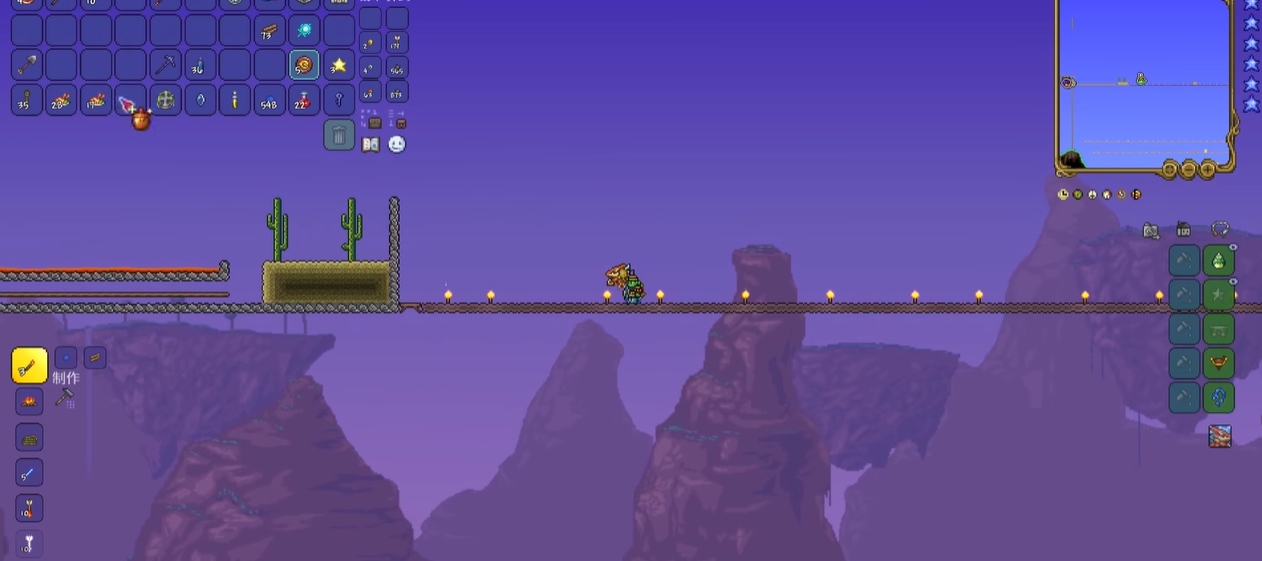Pick the blue gem inventory slot

[x=200, y=100]
